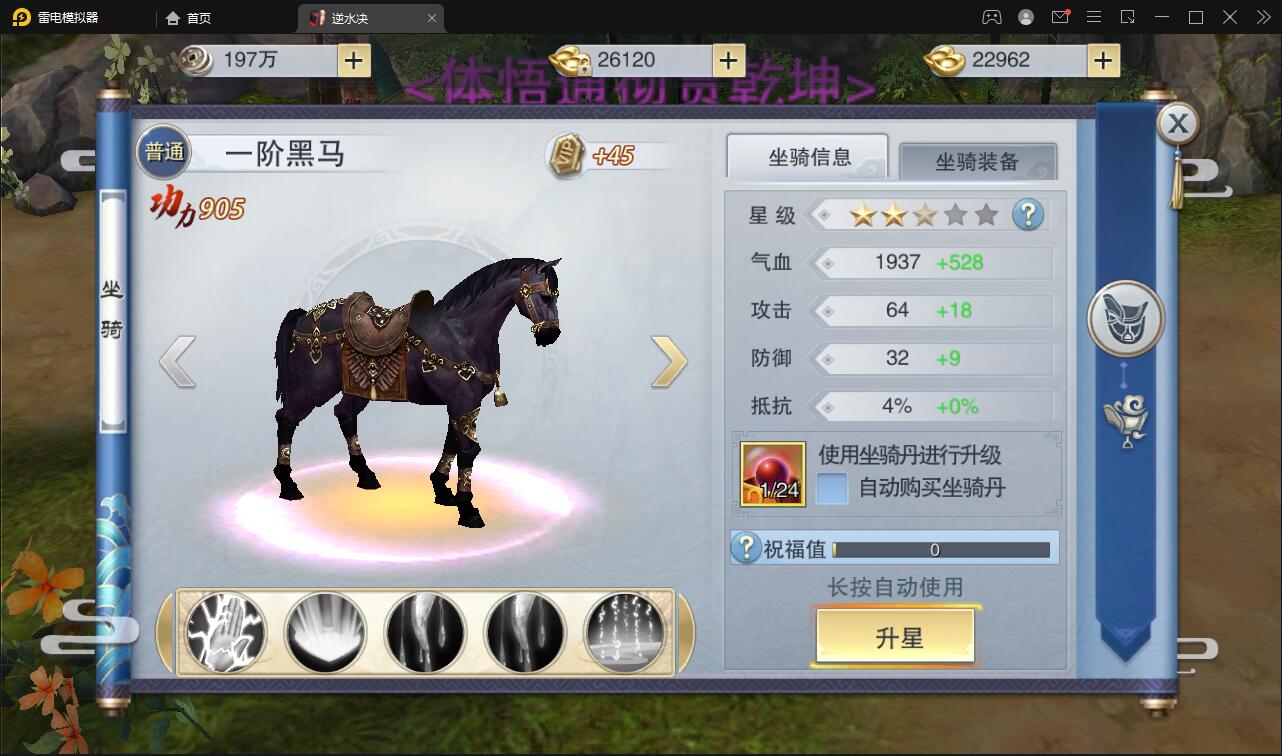
Task: Close the mount panel with X button
Action: click(x=1178, y=124)
